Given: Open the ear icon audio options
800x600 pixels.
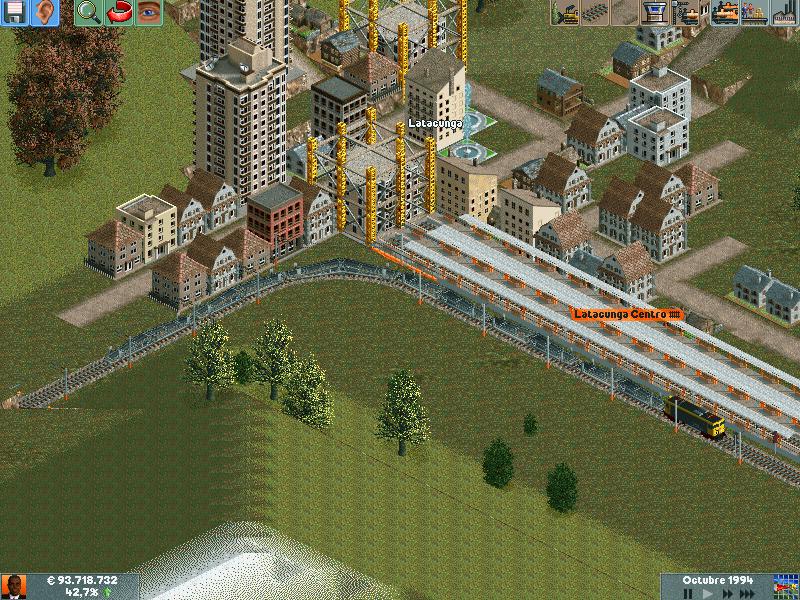Looking at the screenshot, I should click(46, 13).
